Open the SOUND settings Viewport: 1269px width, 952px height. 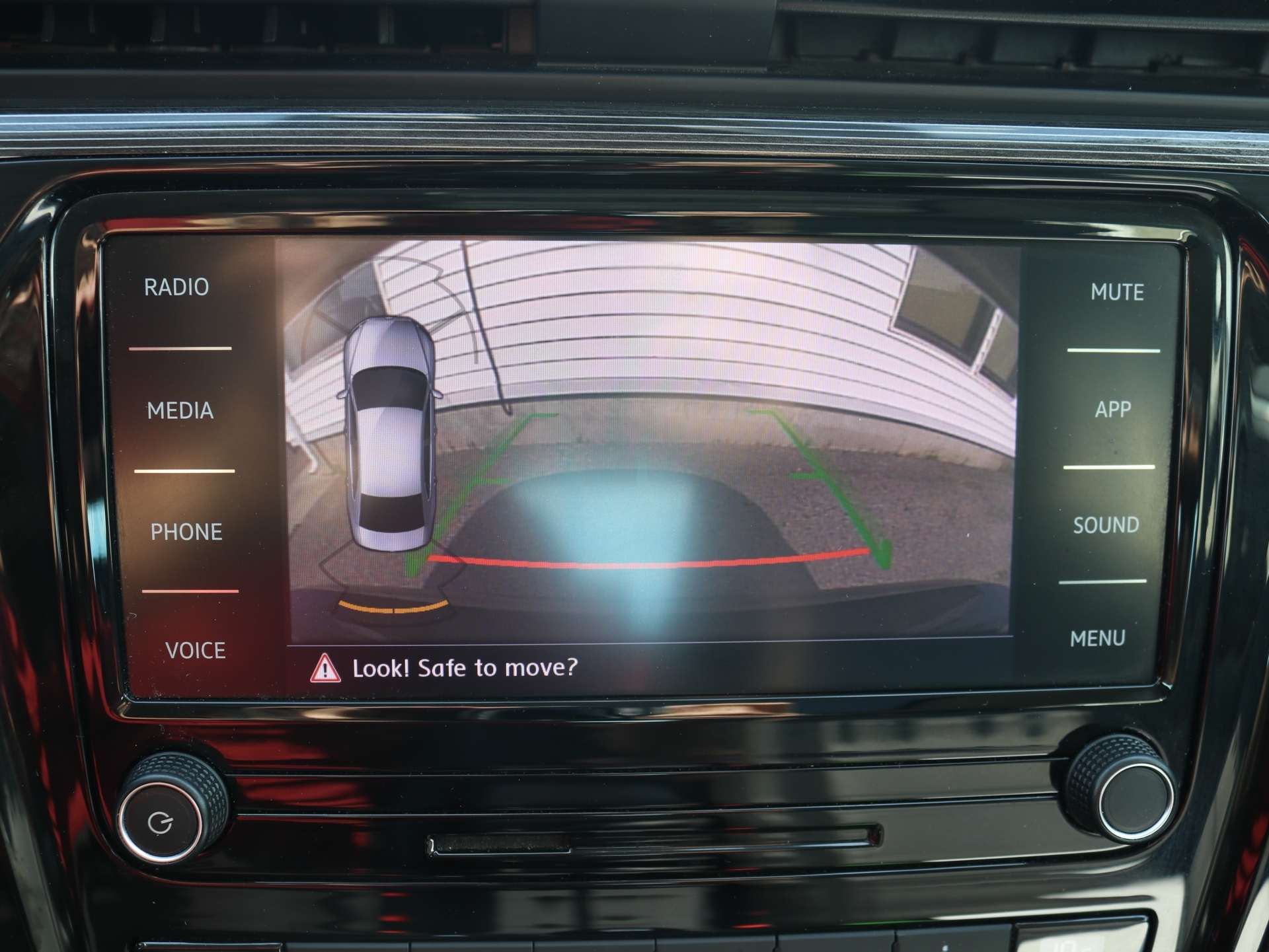1106,525
